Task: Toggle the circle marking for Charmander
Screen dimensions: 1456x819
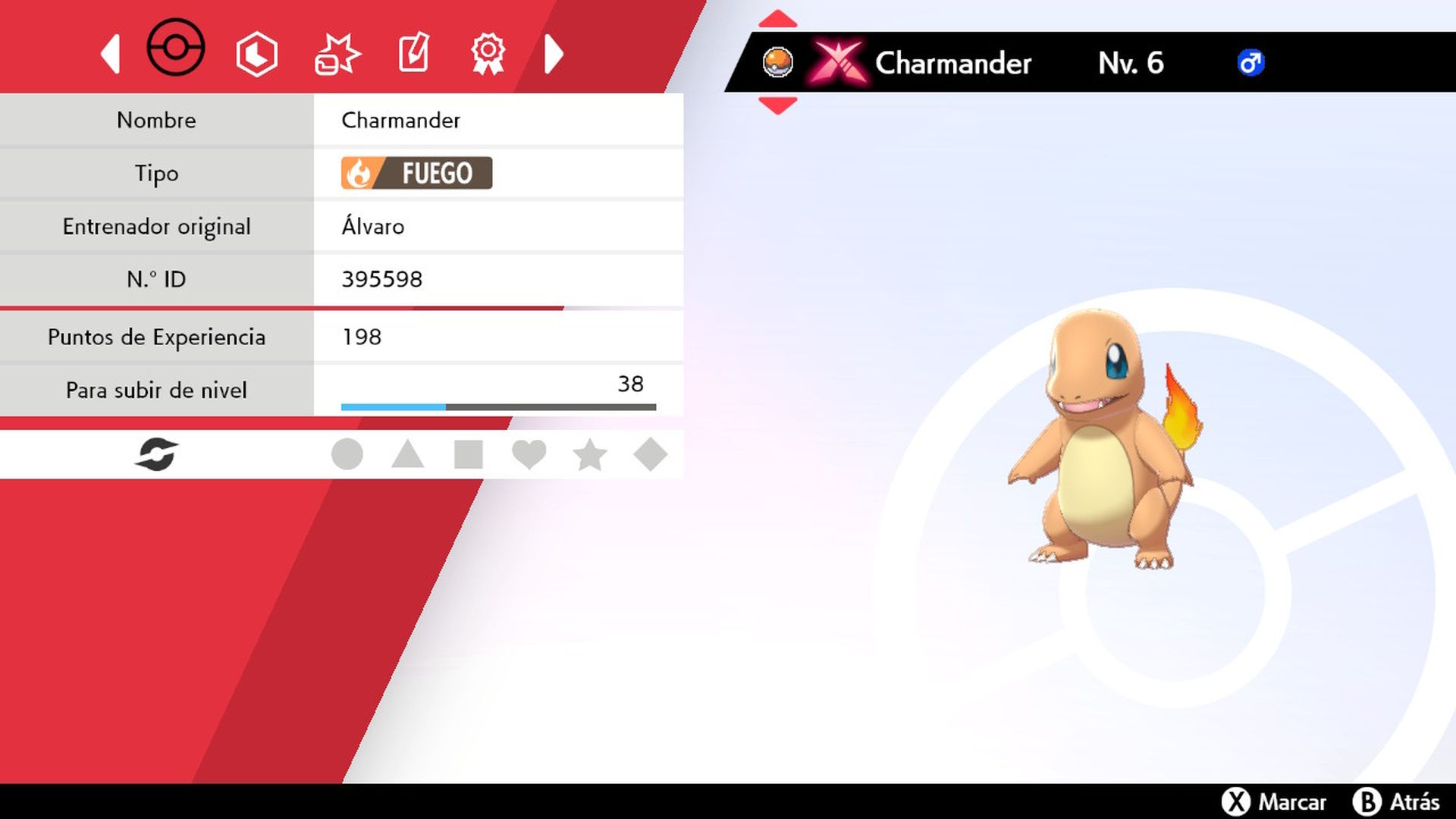Action: (347, 453)
